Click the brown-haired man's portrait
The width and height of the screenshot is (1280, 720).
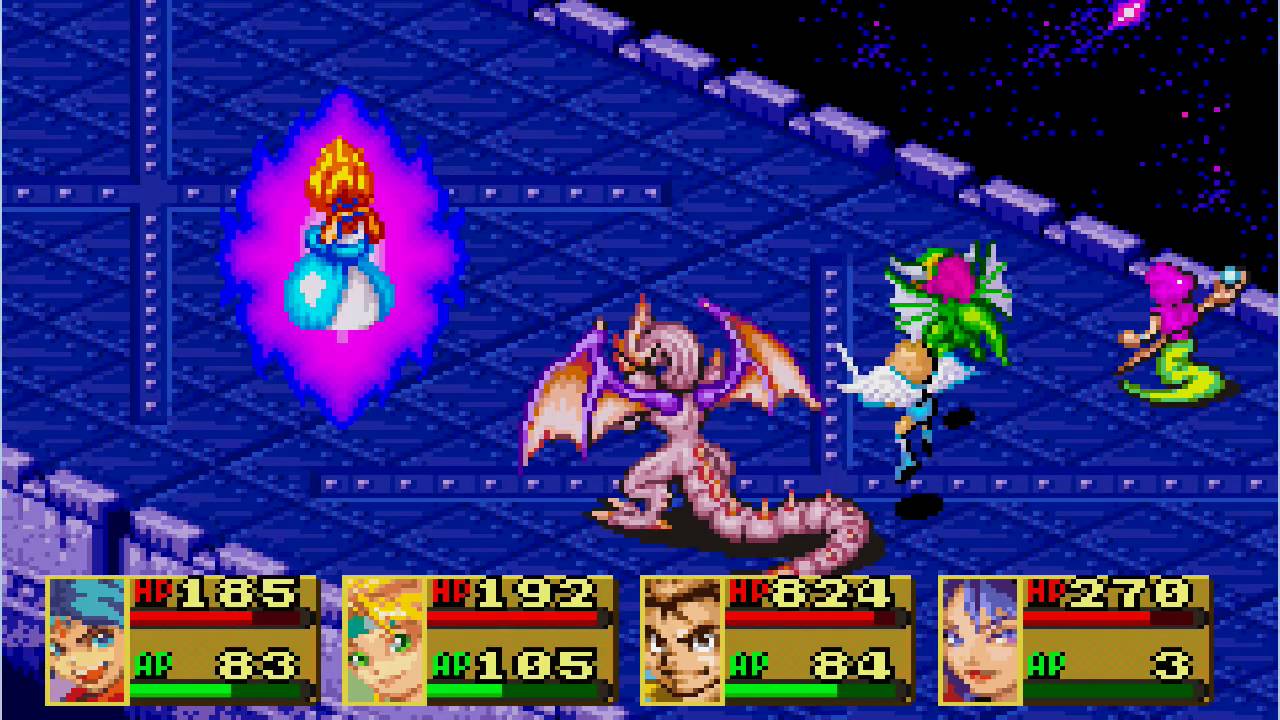[x=682, y=640]
